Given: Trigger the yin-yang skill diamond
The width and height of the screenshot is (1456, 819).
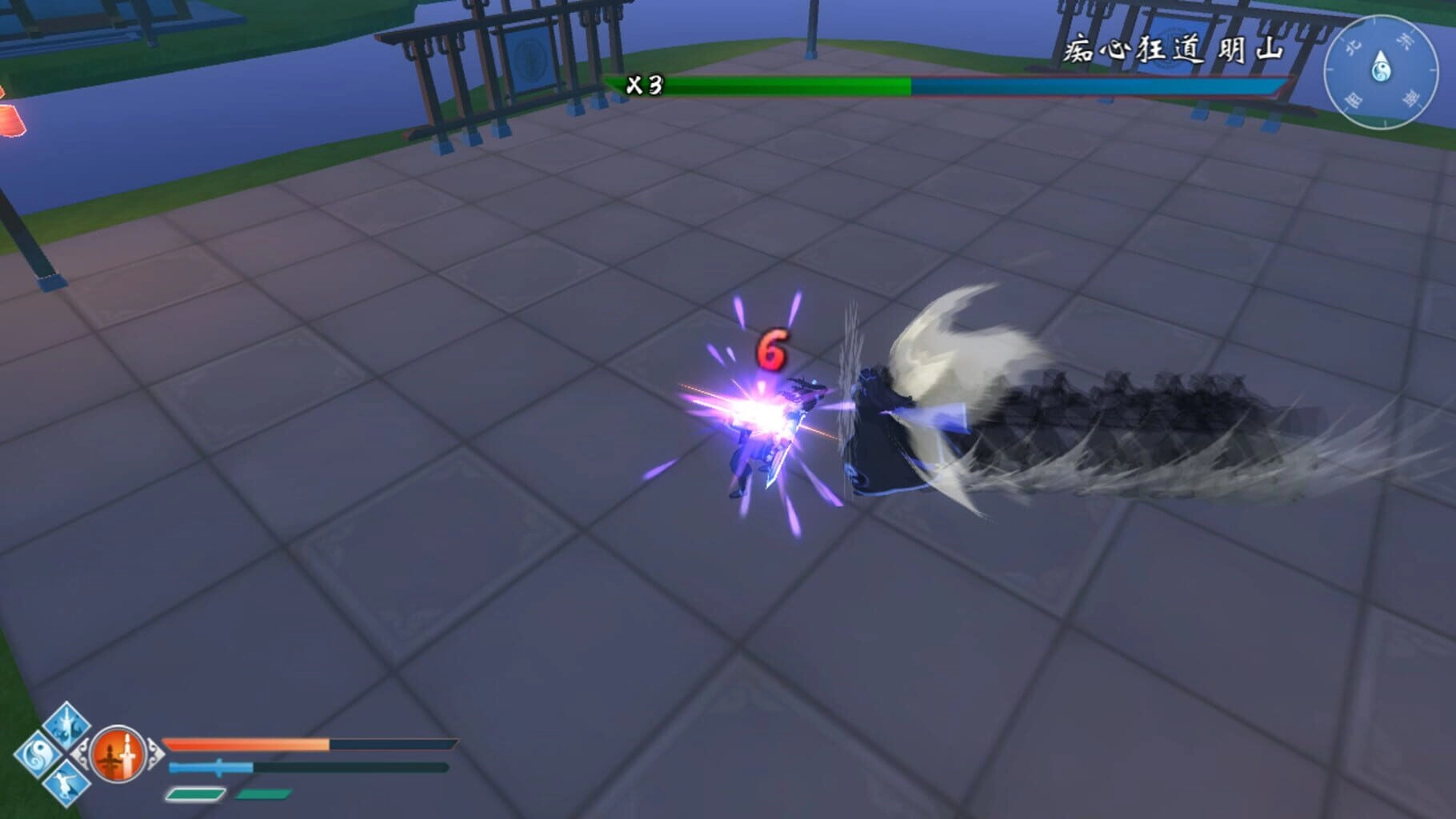Looking at the screenshot, I should coord(36,754).
